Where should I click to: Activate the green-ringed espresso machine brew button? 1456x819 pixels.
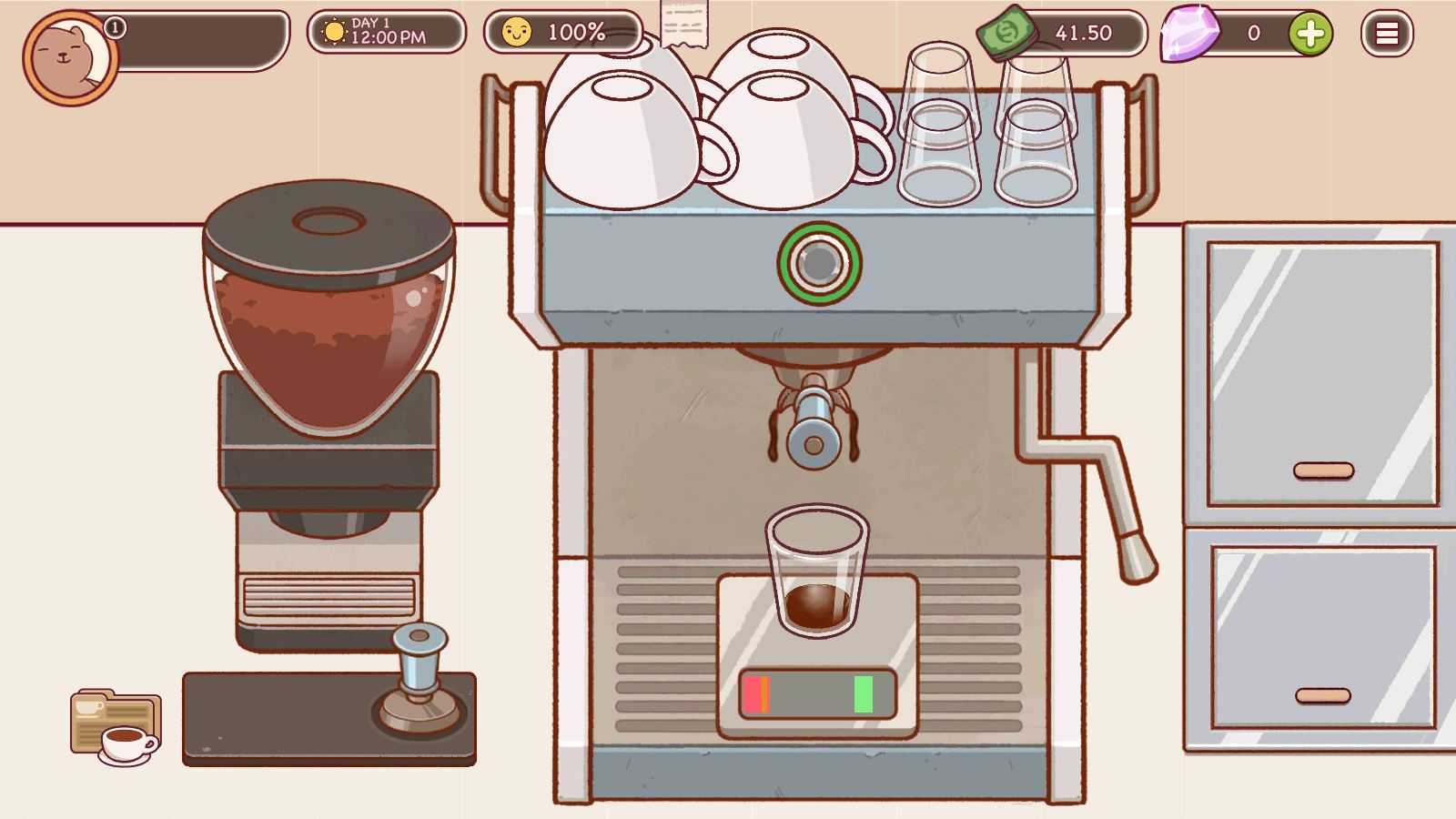tap(819, 264)
